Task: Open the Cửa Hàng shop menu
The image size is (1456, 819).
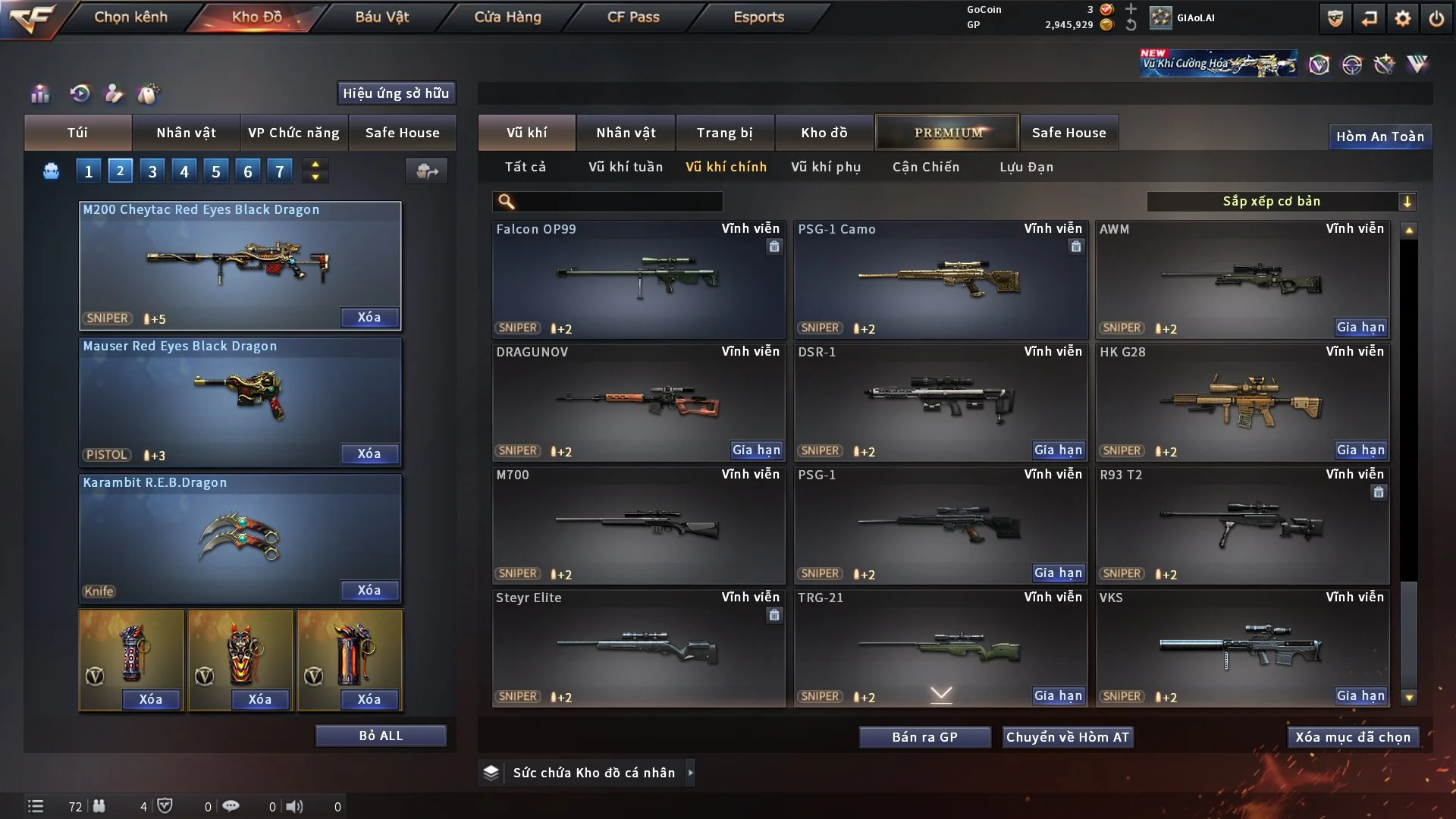Action: 507,17
